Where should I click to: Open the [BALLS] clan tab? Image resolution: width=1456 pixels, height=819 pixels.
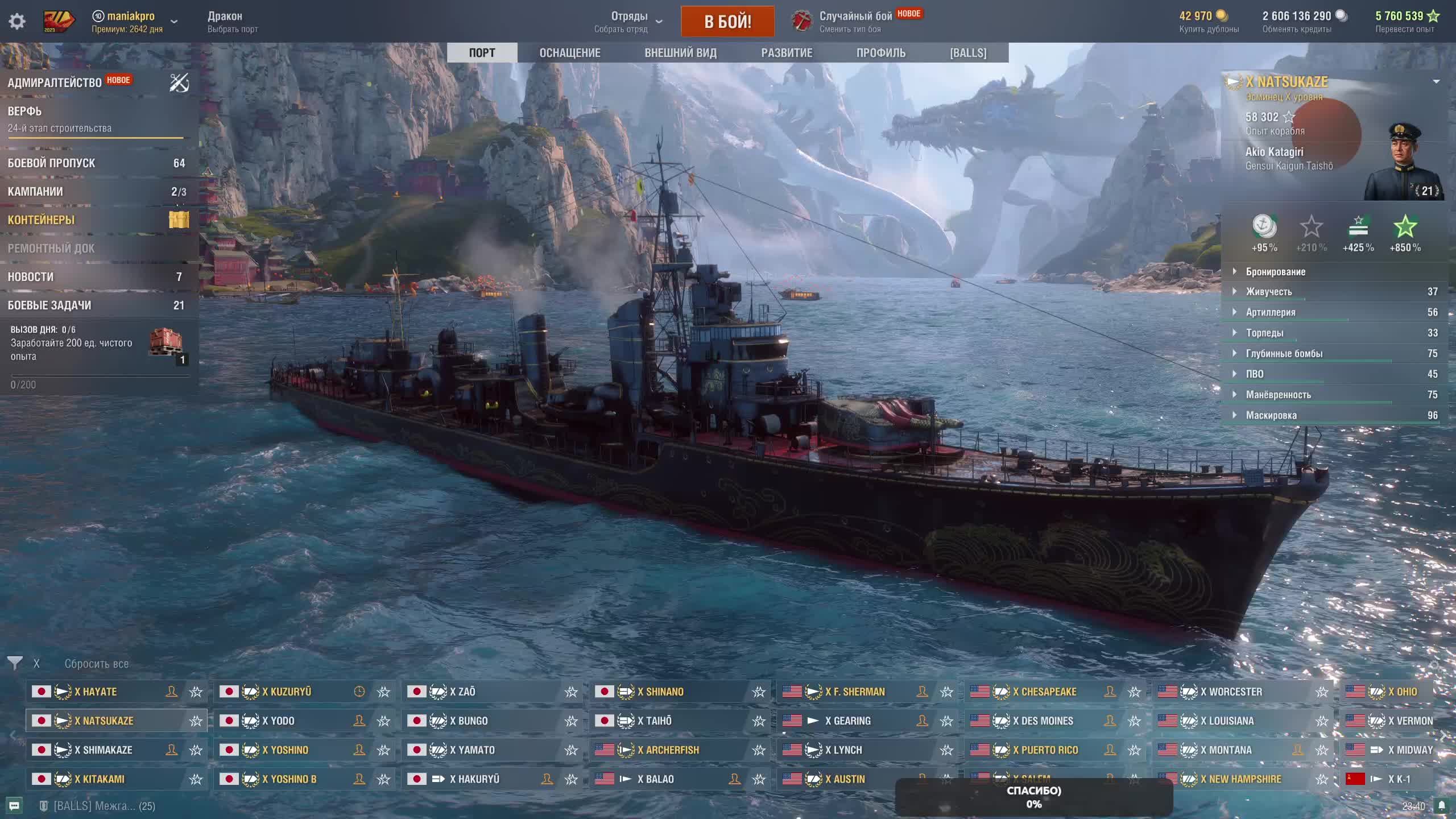[x=968, y=53]
